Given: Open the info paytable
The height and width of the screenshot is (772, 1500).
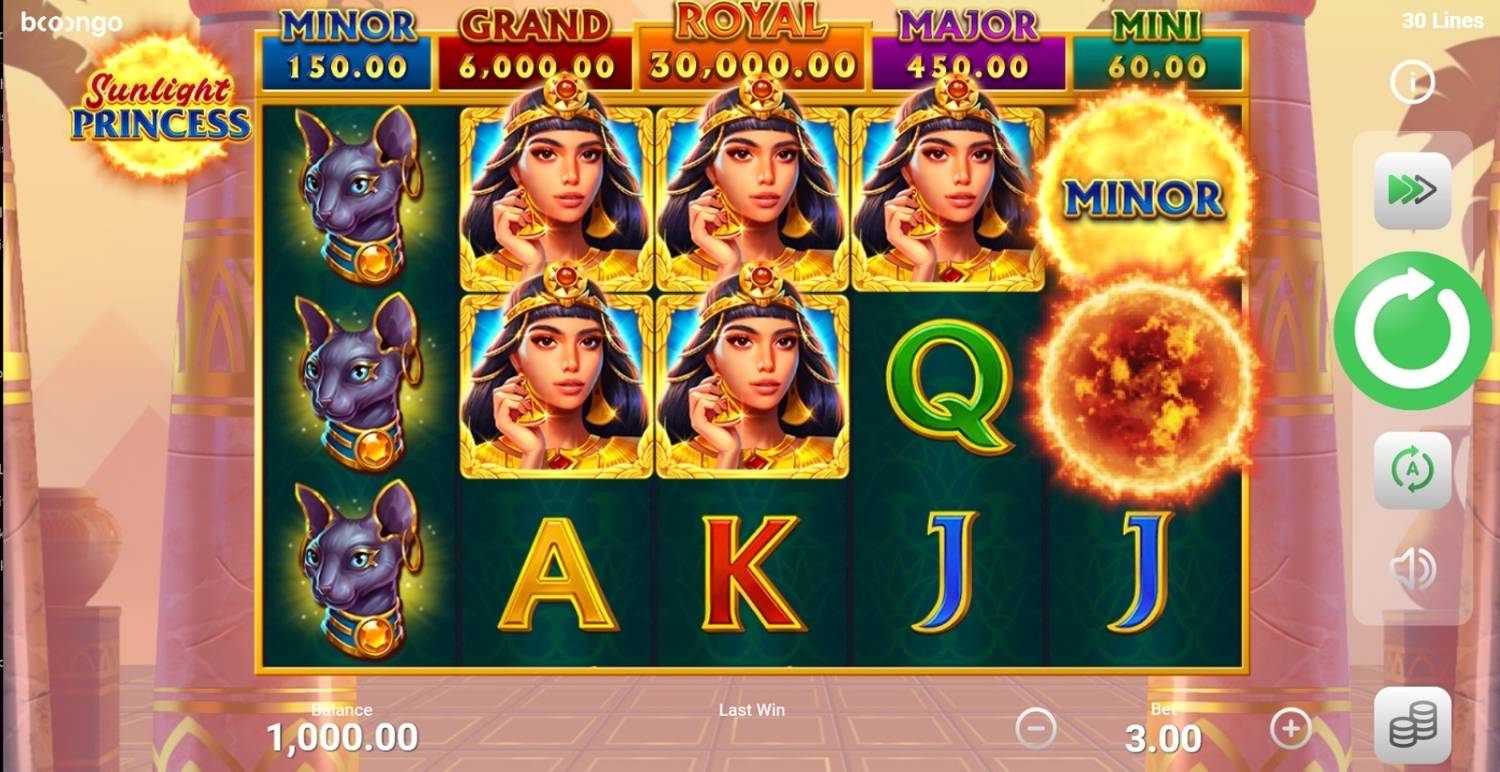Looking at the screenshot, I should click(1412, 83).
